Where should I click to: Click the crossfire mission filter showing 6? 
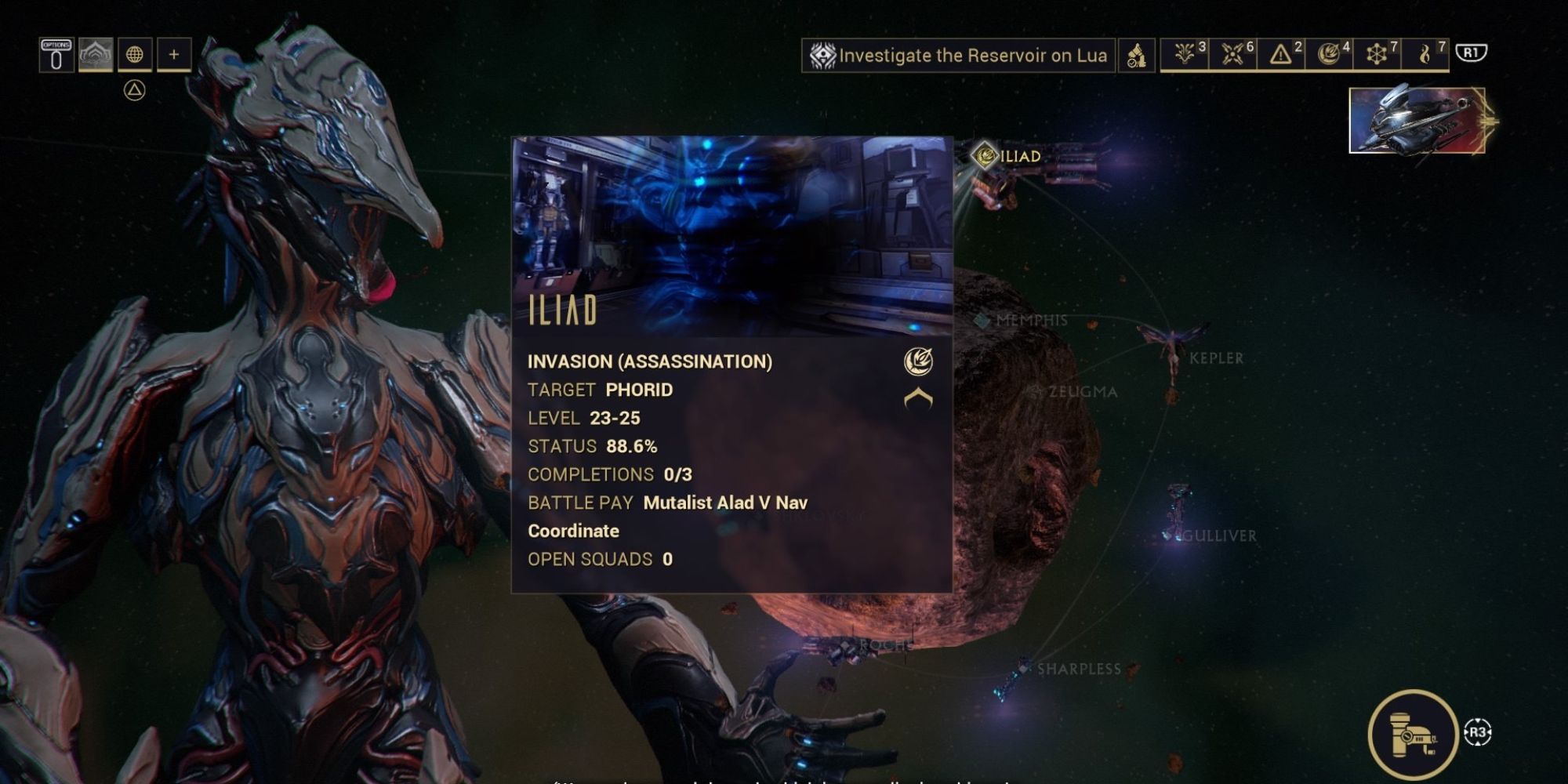[x=1232, y=55]
